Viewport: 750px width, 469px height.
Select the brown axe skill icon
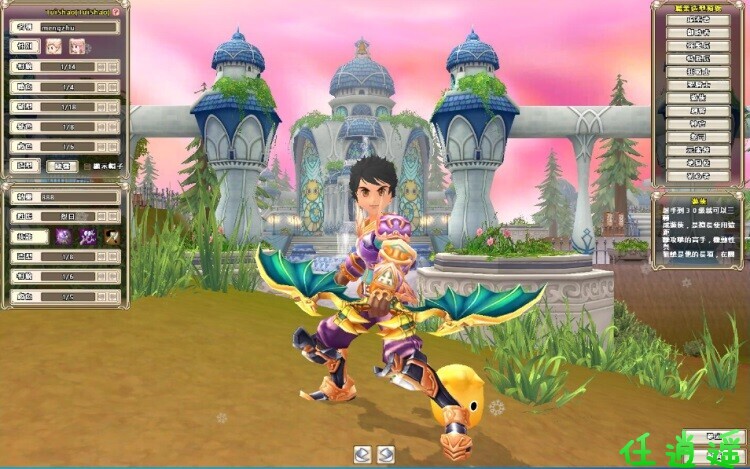[113, 237]
